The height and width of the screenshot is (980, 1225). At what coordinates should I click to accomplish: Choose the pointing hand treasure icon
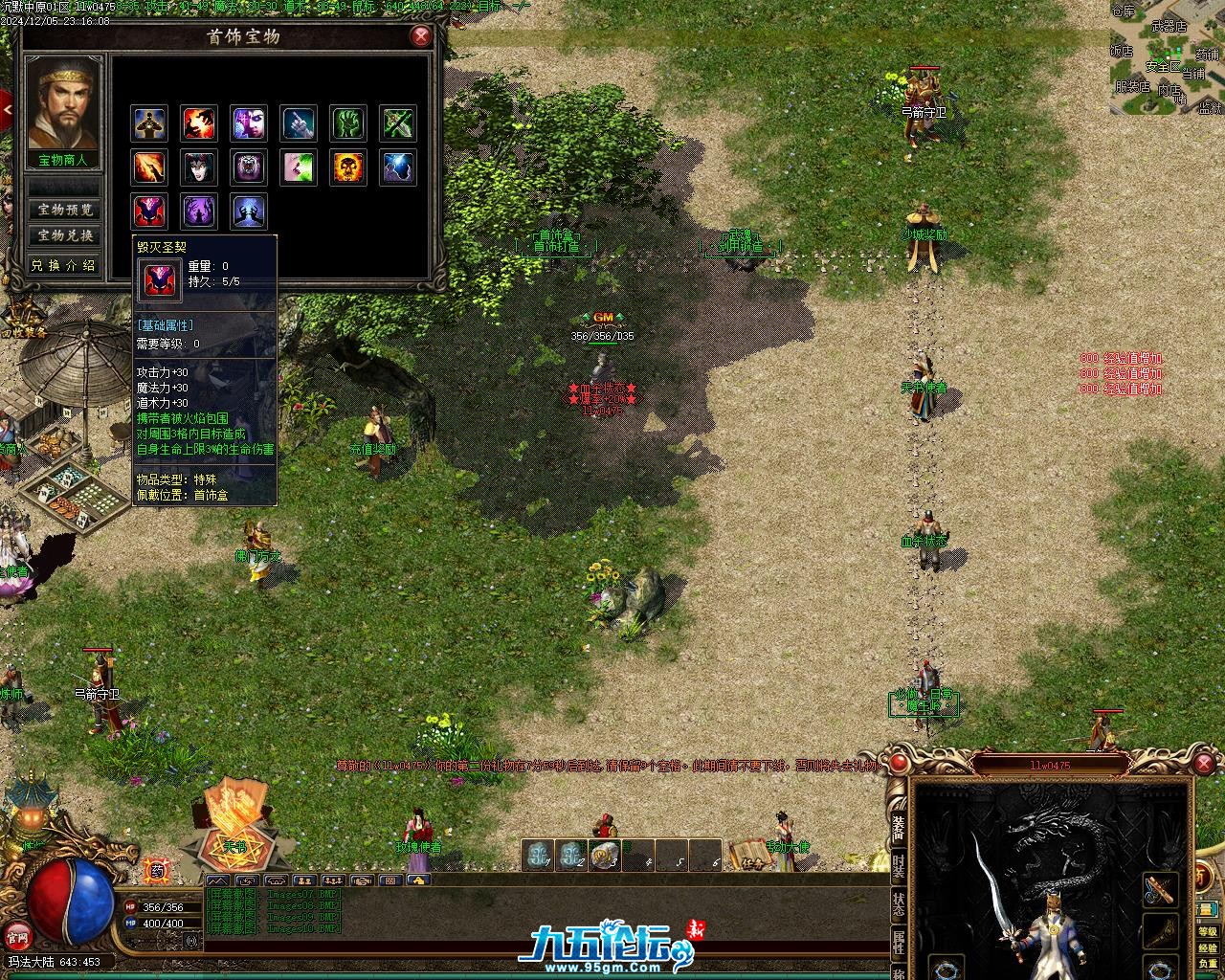point(299,123)
